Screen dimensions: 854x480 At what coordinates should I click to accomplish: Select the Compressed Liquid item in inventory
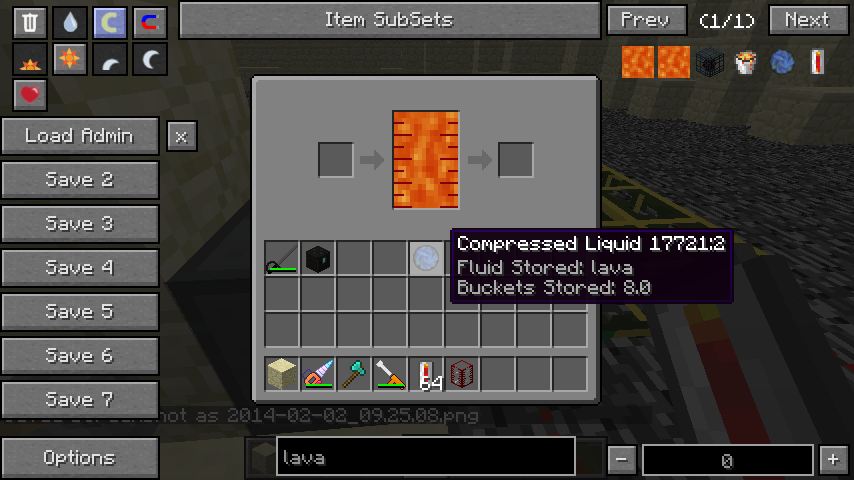tap(426, 258)
